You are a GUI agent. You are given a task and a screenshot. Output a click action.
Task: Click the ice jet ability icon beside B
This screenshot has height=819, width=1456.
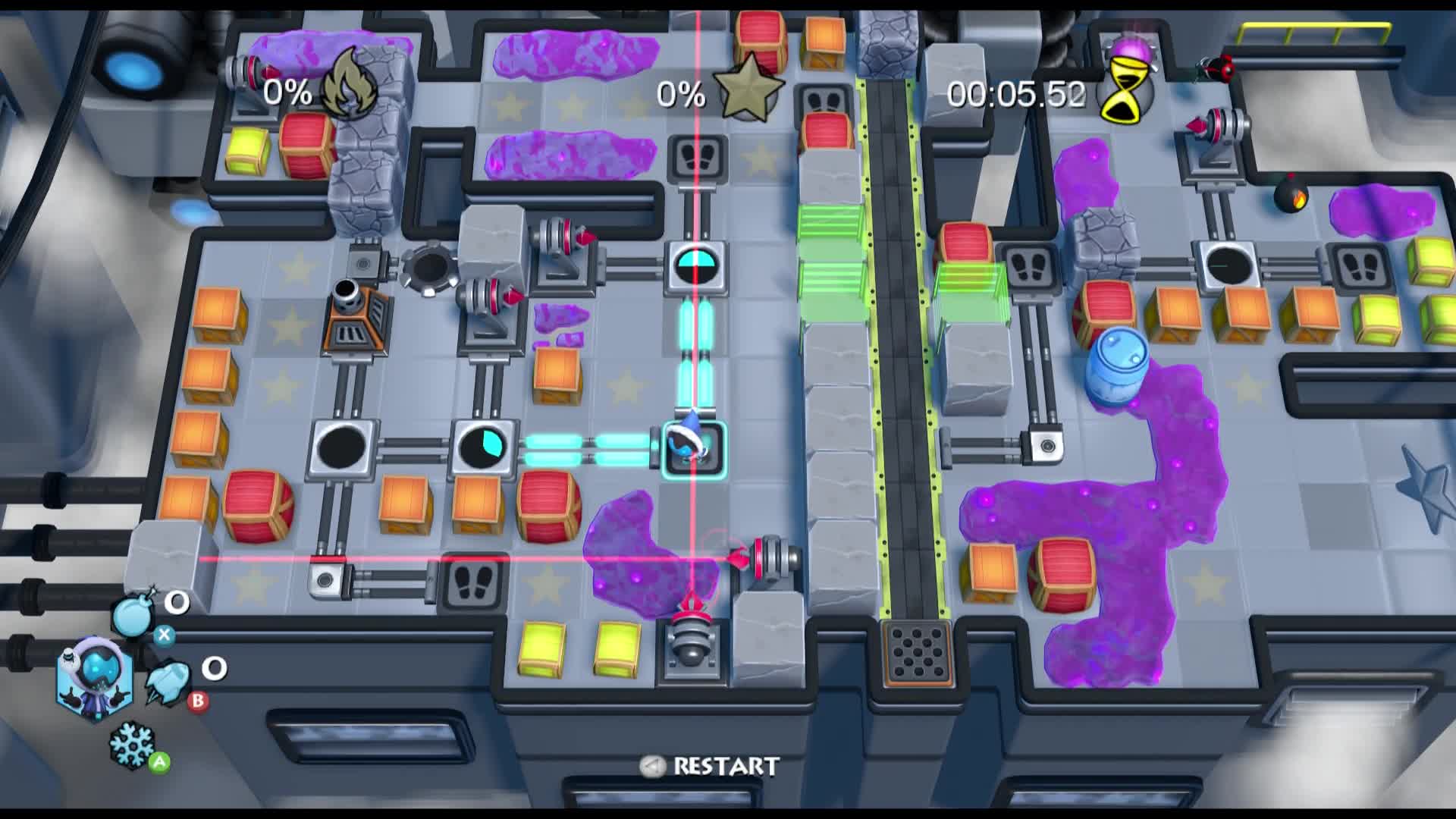coord(167,682)
